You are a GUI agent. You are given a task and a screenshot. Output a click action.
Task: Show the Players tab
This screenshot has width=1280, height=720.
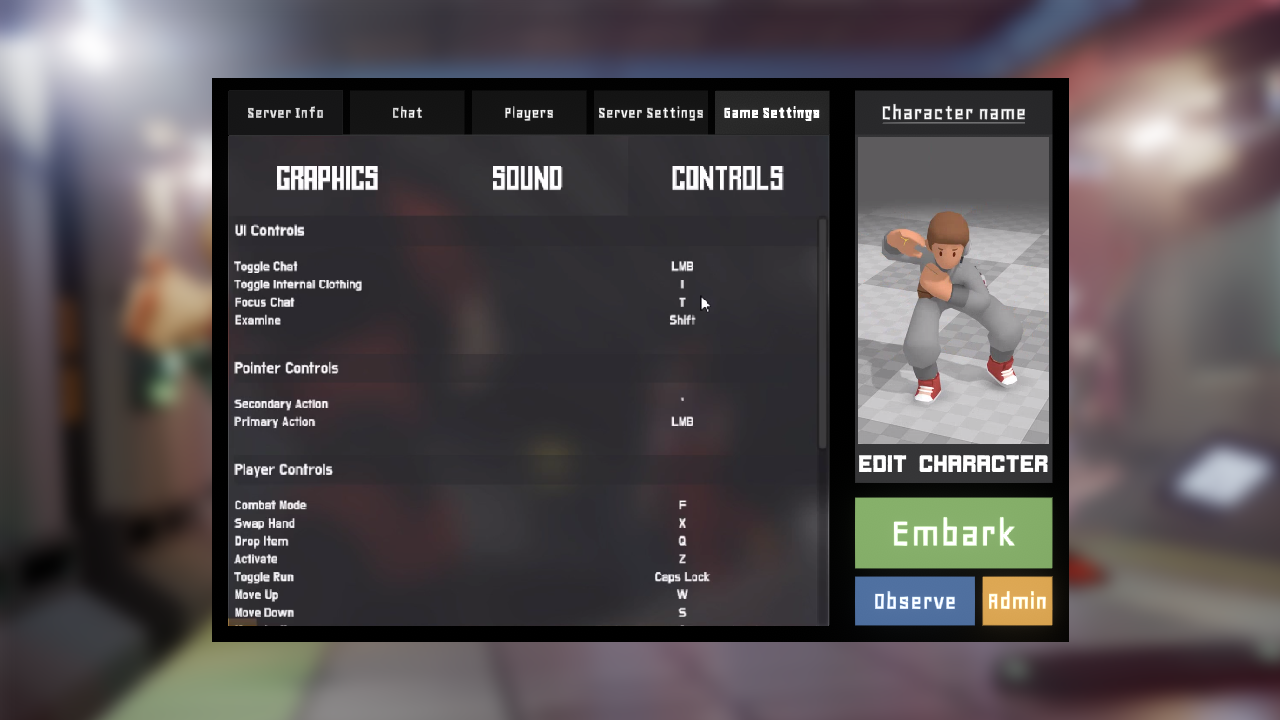point(528,113)
